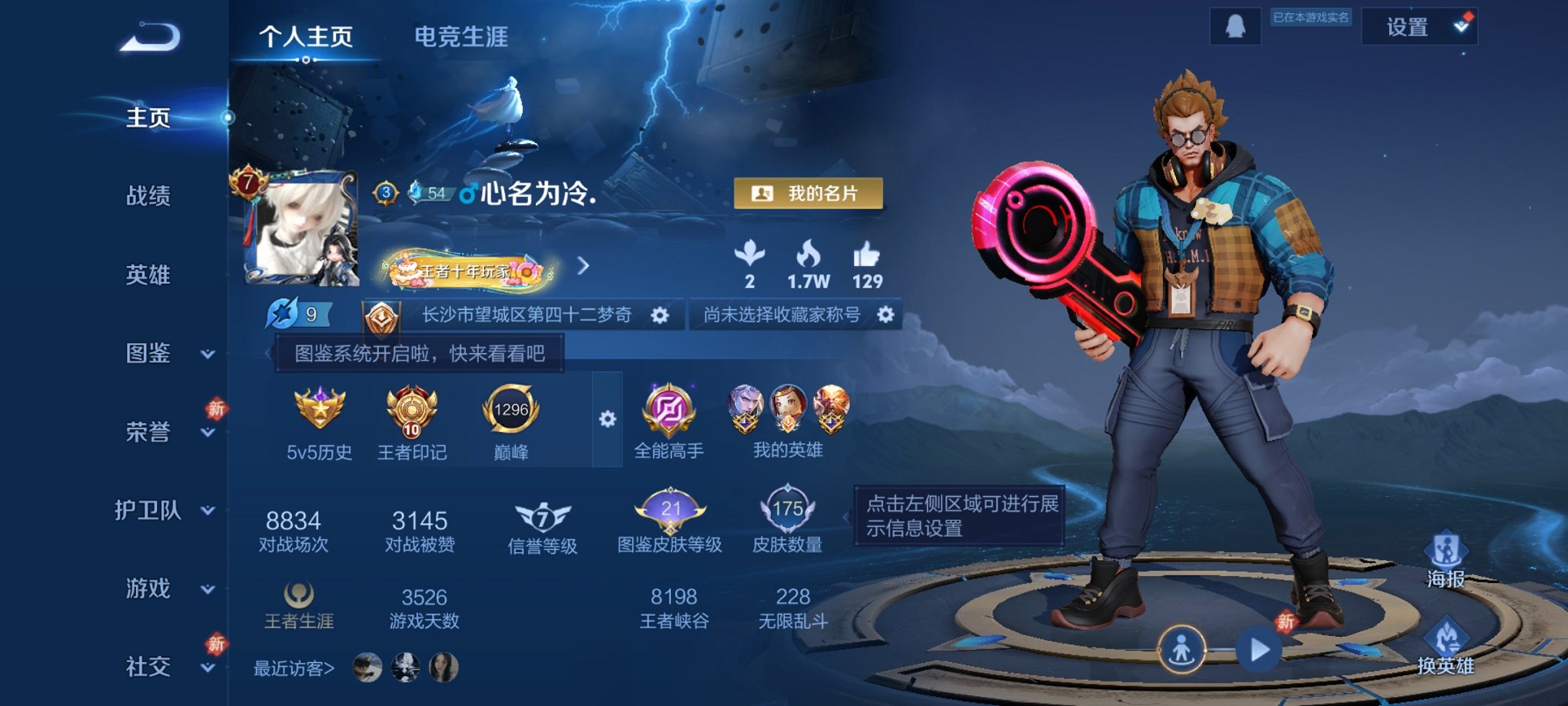
Task: Click the QQ penguin icon at top right
Action: [1237, 26]
